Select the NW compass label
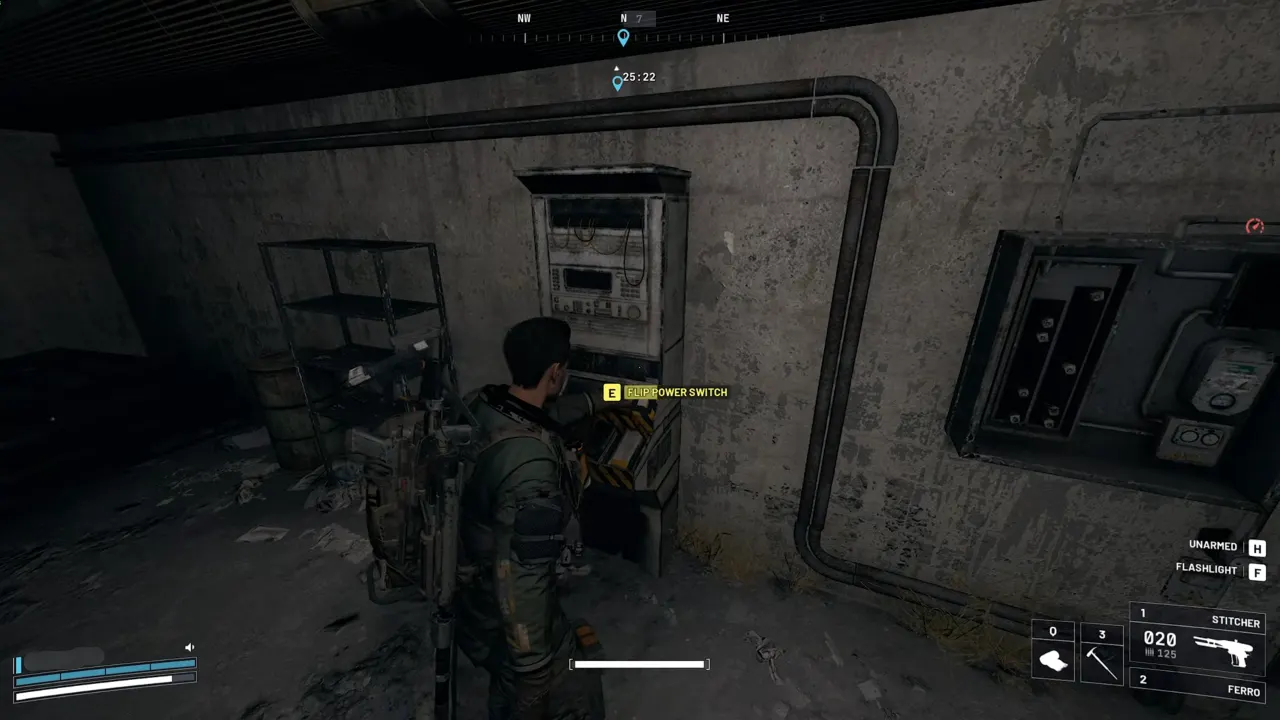The image size is (1280, 720). (x=524, y=17)
